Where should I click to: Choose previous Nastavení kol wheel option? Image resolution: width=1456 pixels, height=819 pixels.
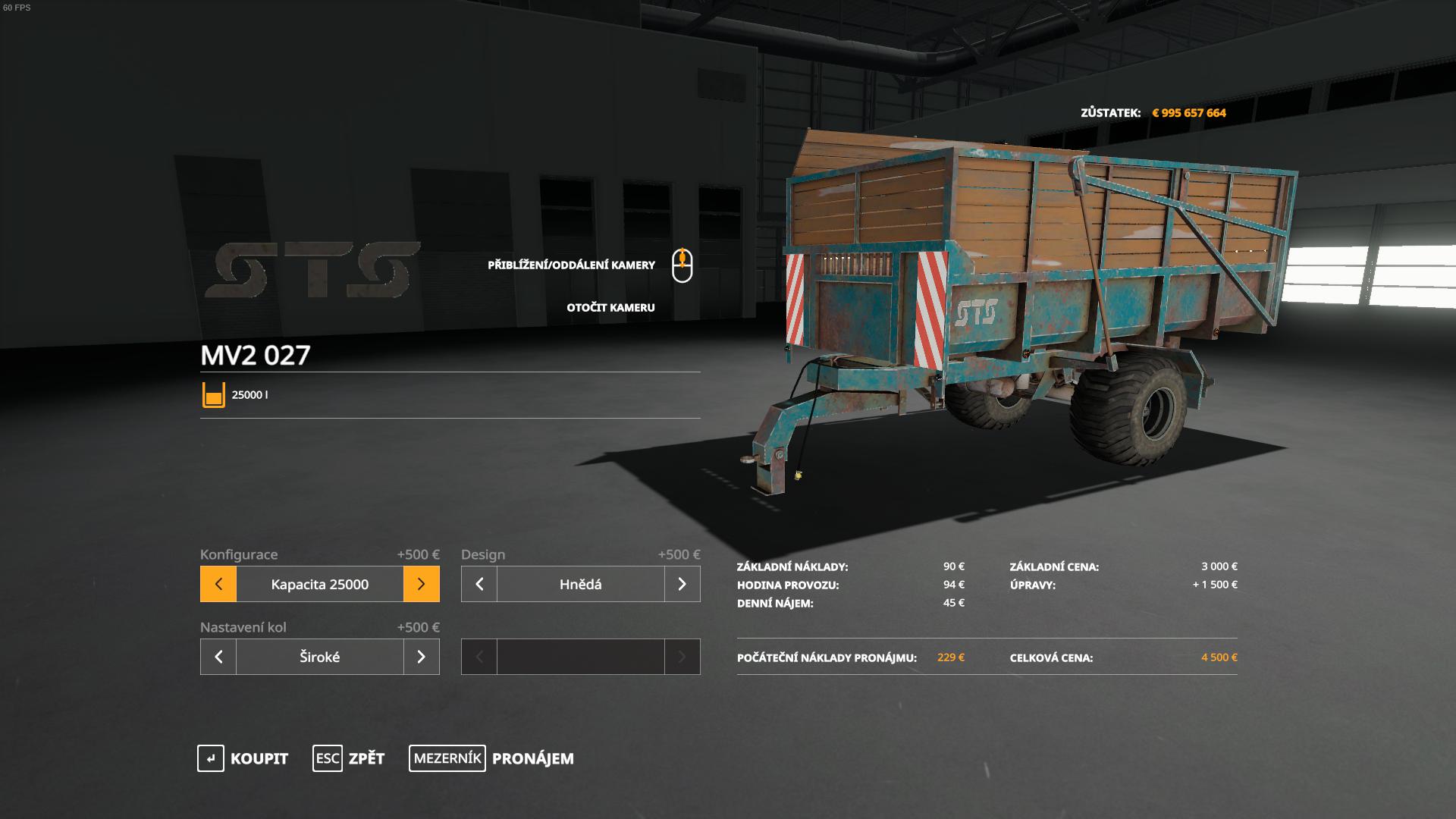pos(218,657)
